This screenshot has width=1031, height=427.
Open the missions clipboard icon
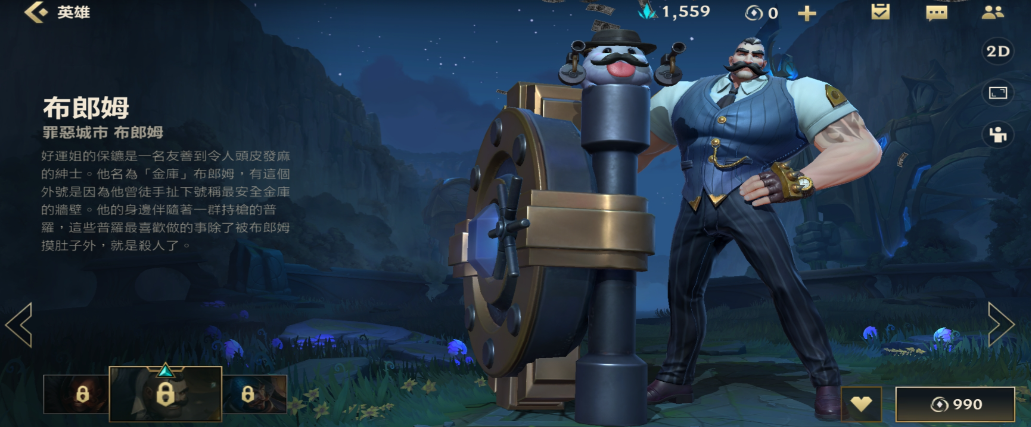click(x=880, y=12)
